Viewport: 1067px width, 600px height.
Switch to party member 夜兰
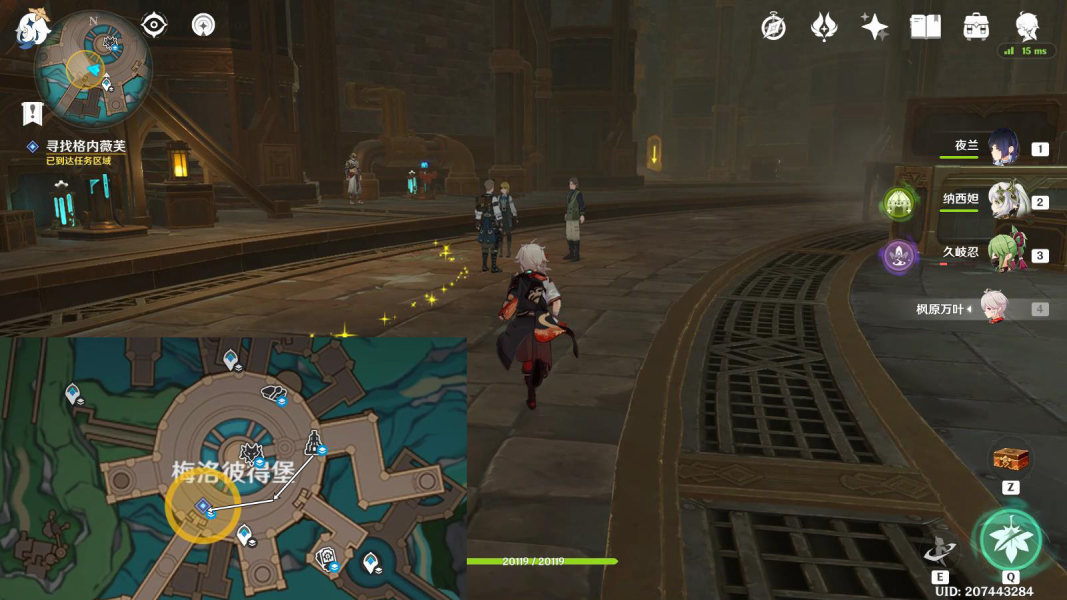coord(1003,148)
